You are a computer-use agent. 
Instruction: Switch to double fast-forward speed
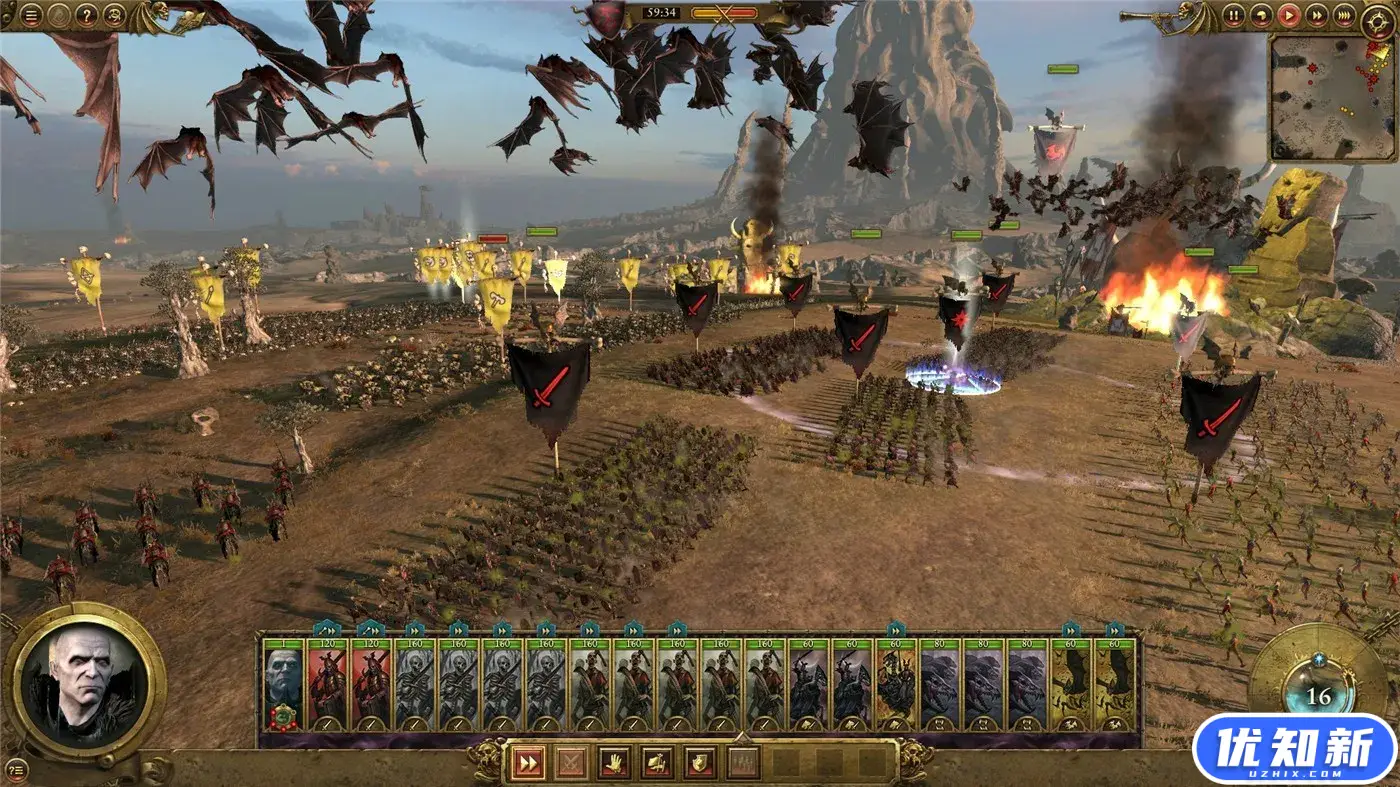click(1317, 16)
